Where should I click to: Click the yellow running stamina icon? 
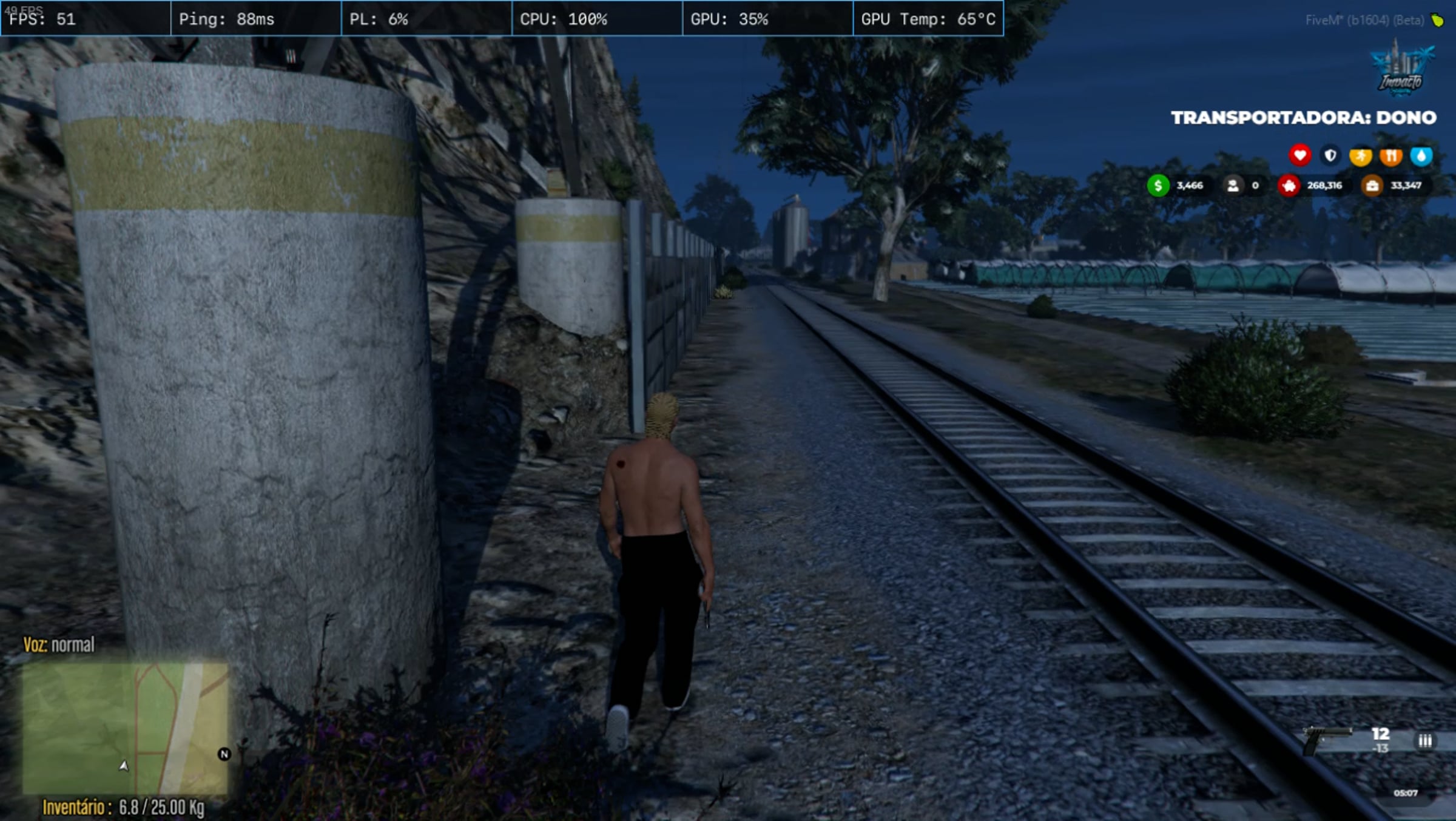(1361, 156)
